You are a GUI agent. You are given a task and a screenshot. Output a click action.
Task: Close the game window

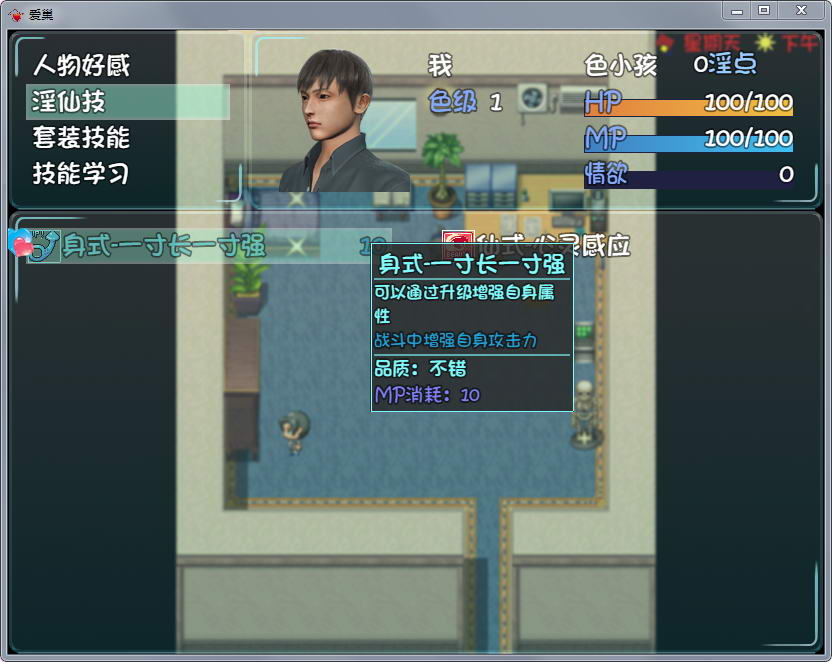tap(799, 9)
